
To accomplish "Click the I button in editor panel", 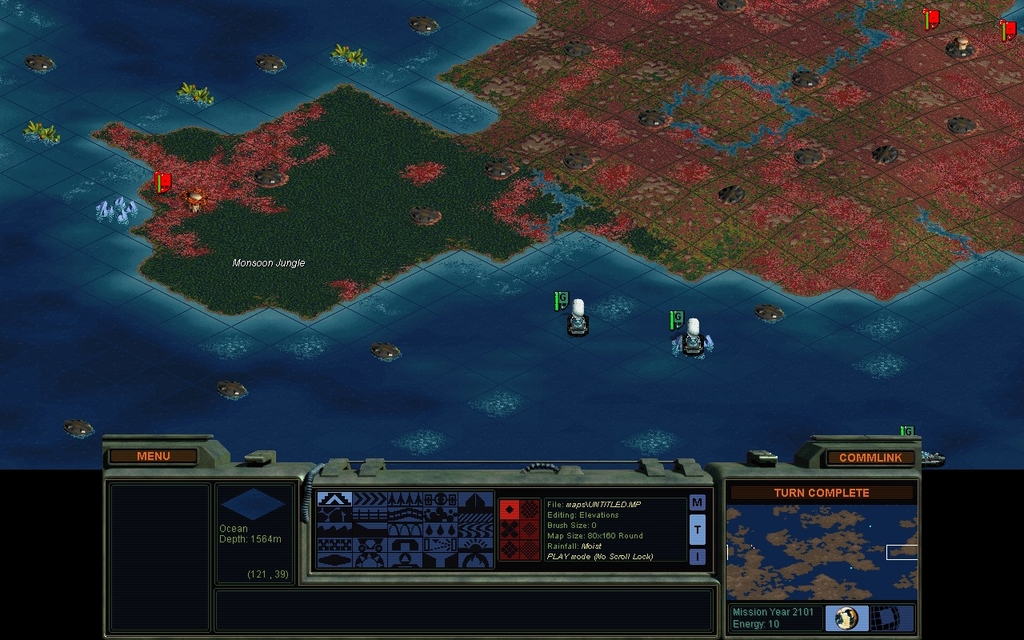I will [697, 556].
